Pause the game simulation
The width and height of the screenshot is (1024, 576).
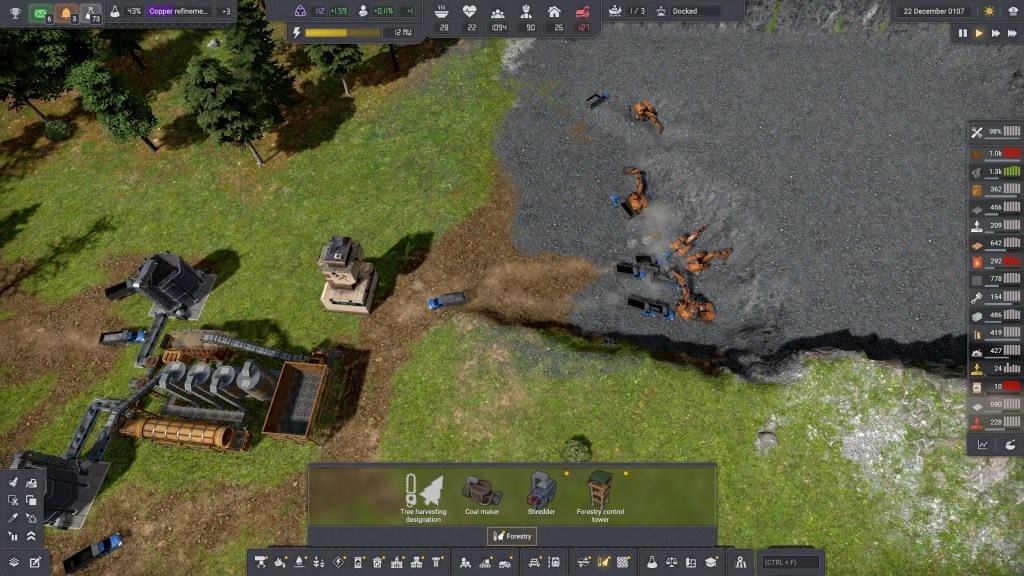pos(963,33)
